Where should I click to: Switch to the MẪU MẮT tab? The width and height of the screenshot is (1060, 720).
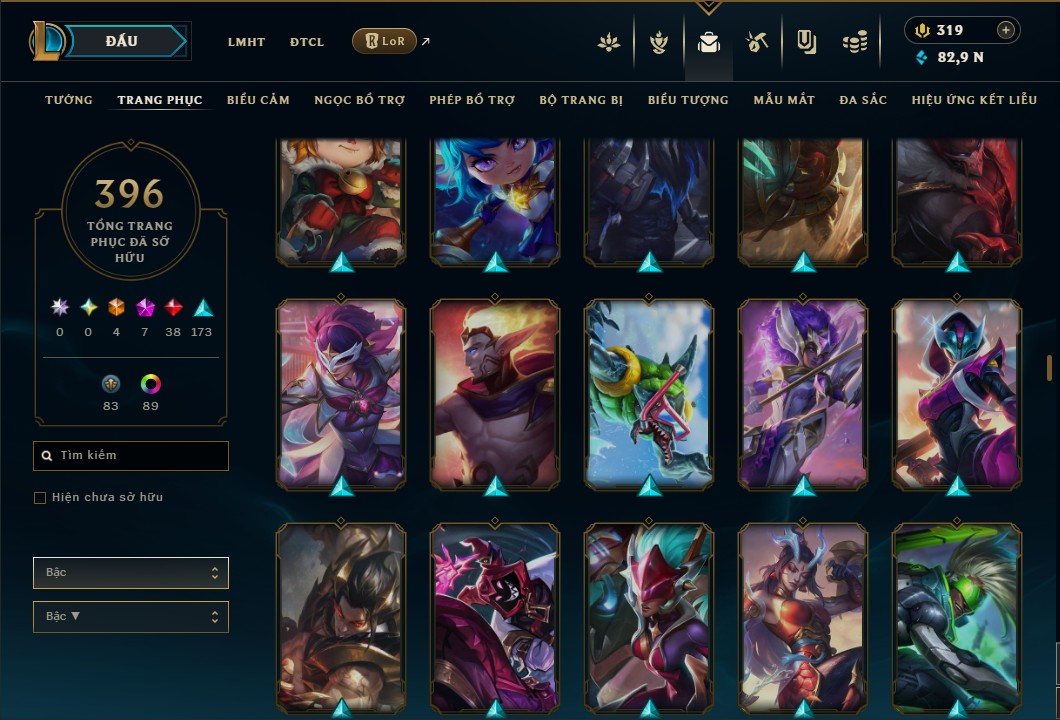tap(784, 100)
